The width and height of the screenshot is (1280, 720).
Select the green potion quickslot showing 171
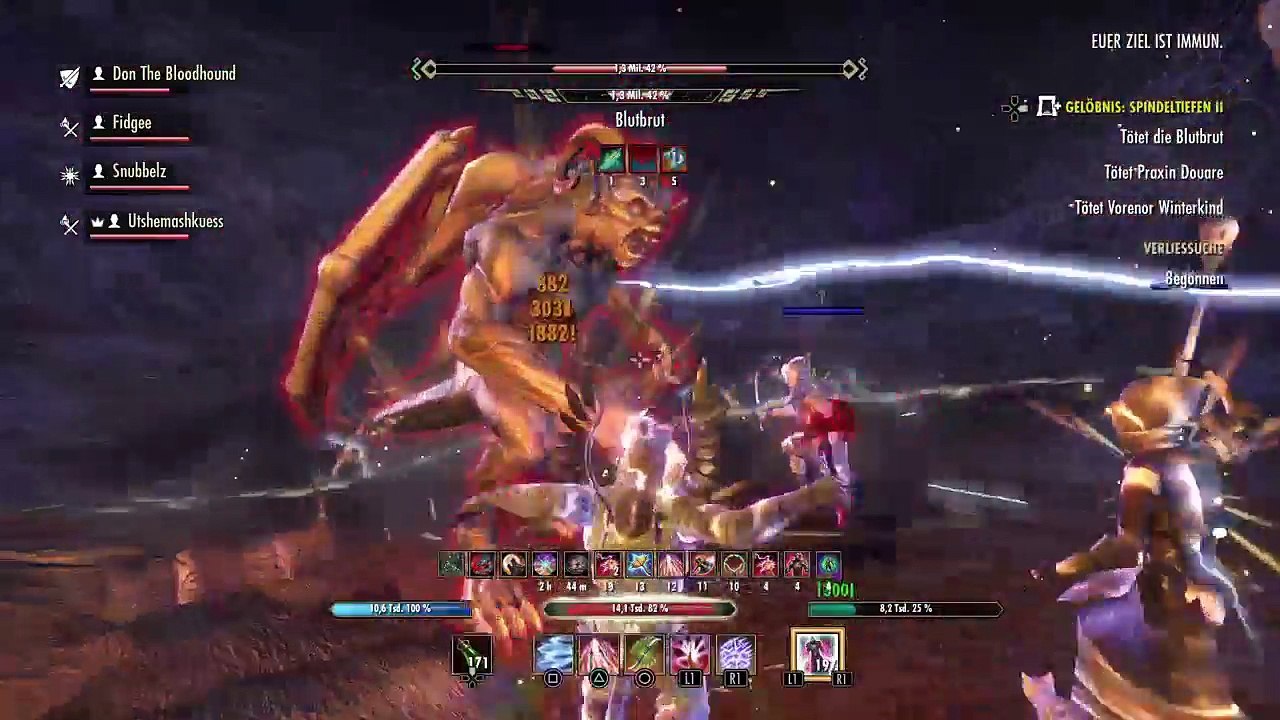473,655
